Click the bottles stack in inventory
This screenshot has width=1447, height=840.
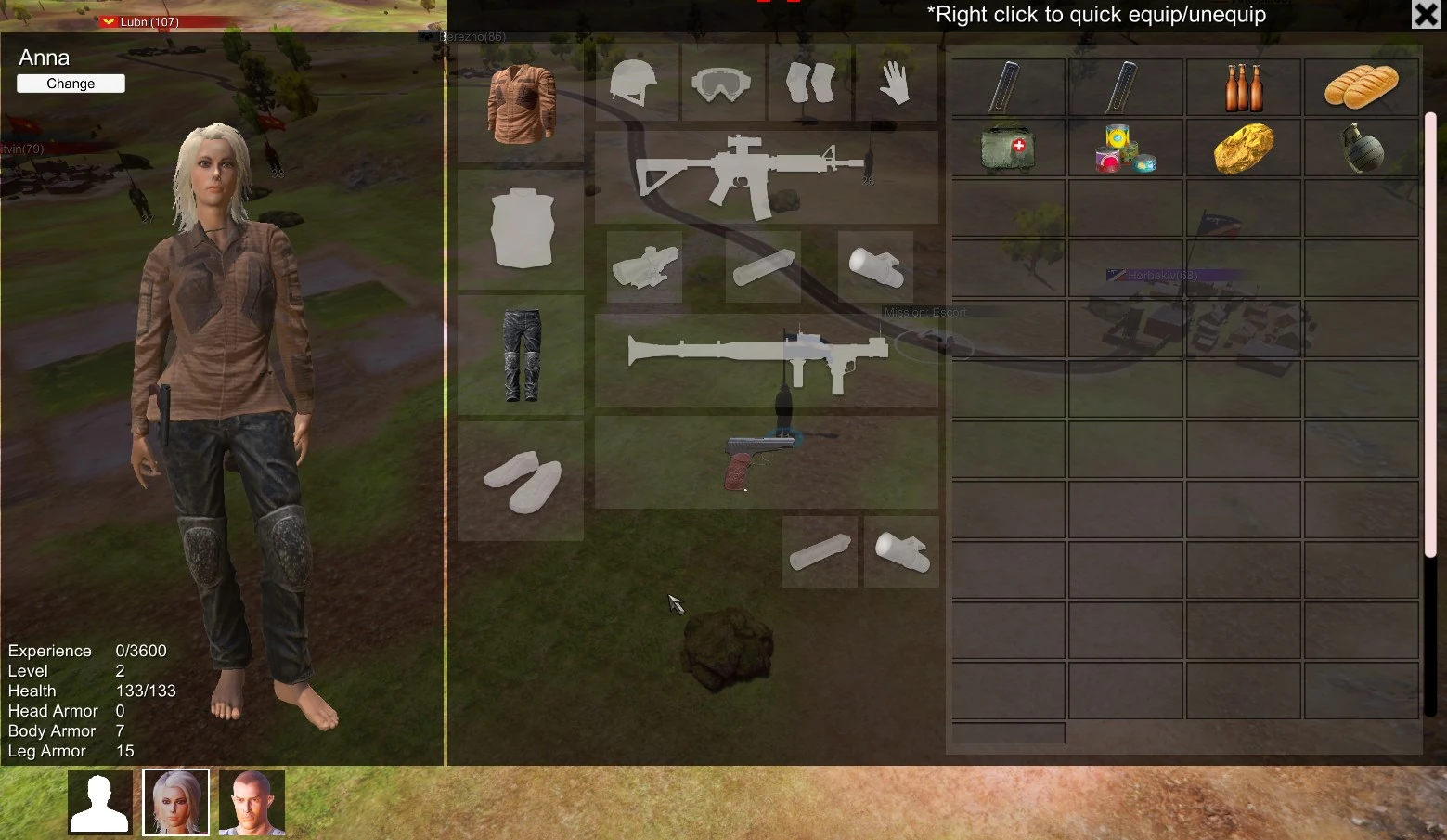pyautogui.click(x=1244, y=86)
